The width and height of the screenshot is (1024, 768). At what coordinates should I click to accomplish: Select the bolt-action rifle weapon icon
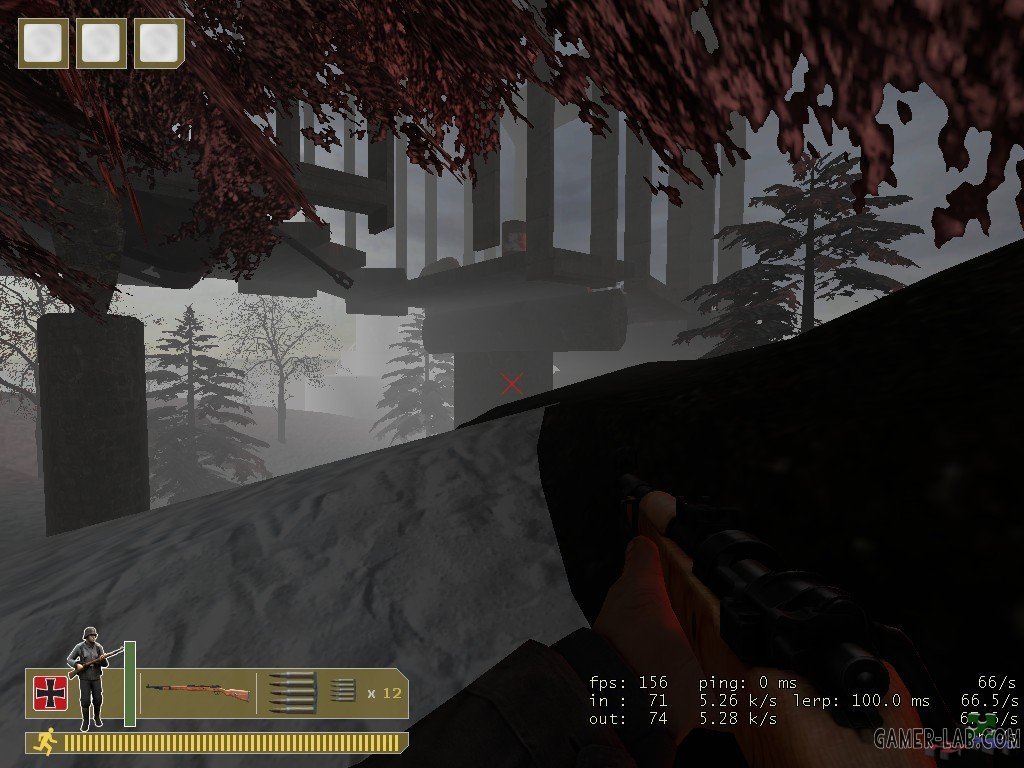pyautogui.click(x=197, y=690)
